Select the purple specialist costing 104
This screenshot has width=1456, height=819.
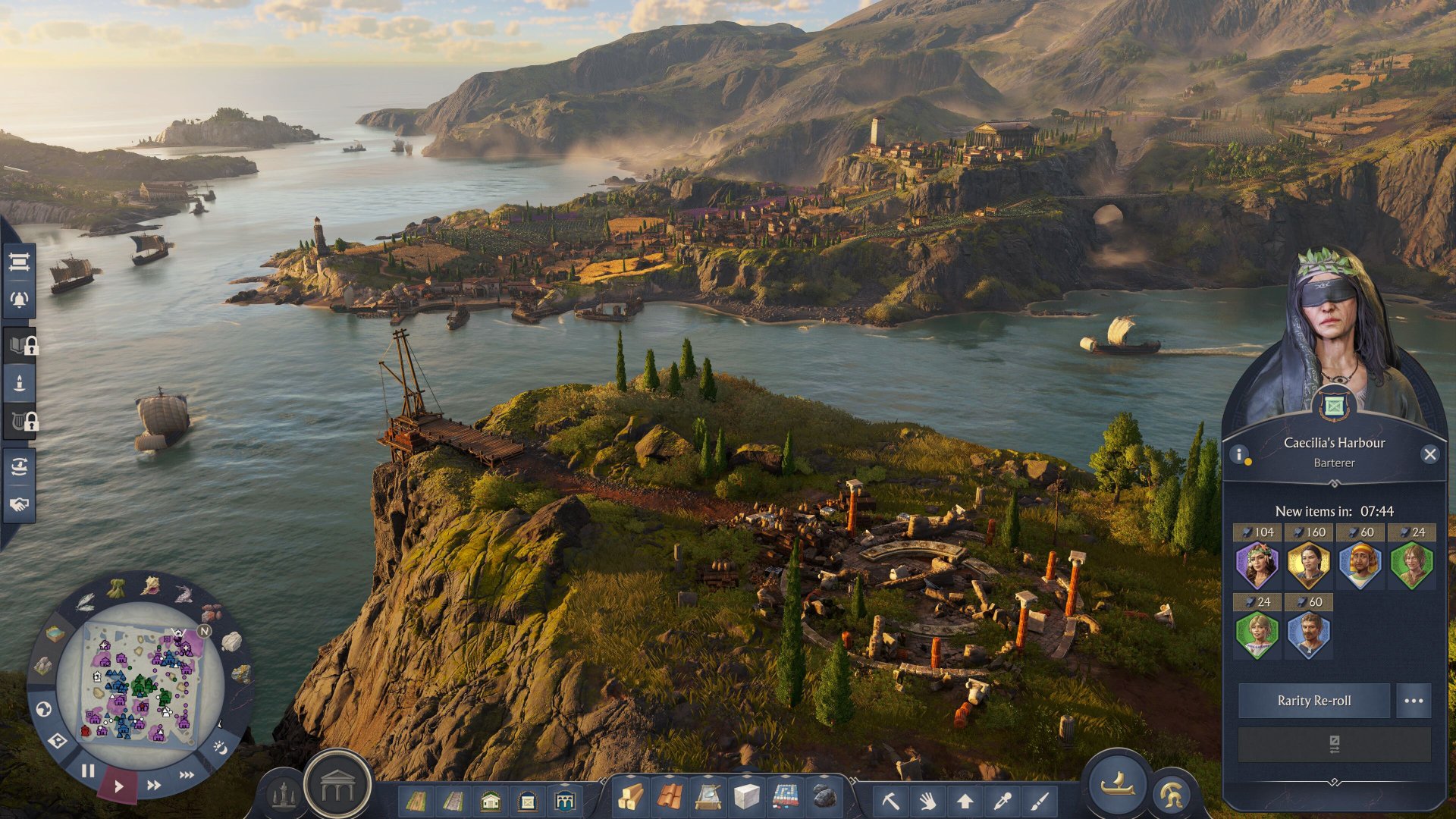point(1257,566)
